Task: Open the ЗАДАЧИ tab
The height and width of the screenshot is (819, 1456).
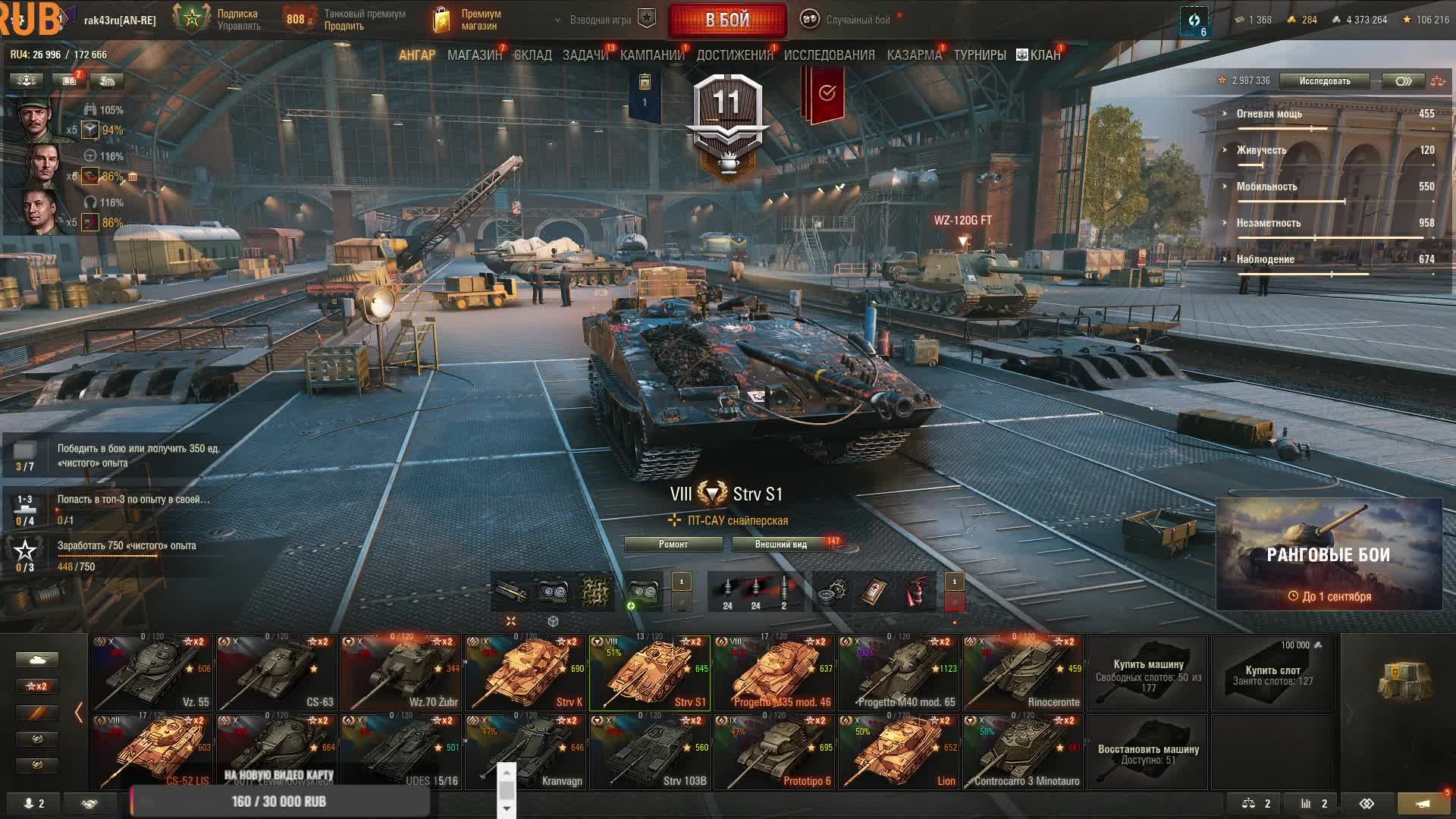Action: point(585,55)
